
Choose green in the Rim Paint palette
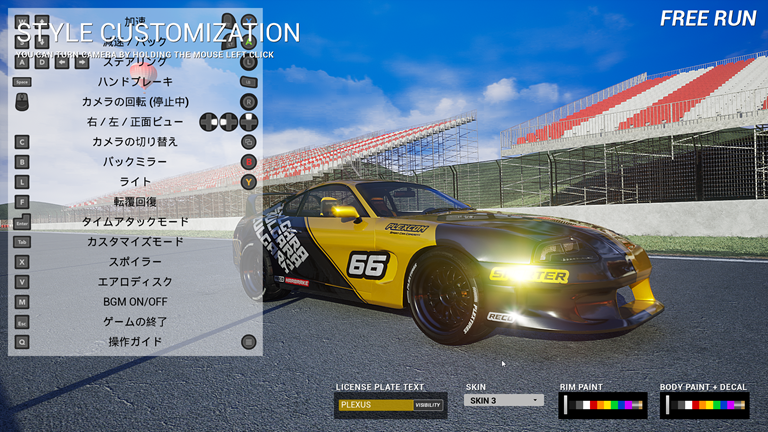click(x=614, y=405)
